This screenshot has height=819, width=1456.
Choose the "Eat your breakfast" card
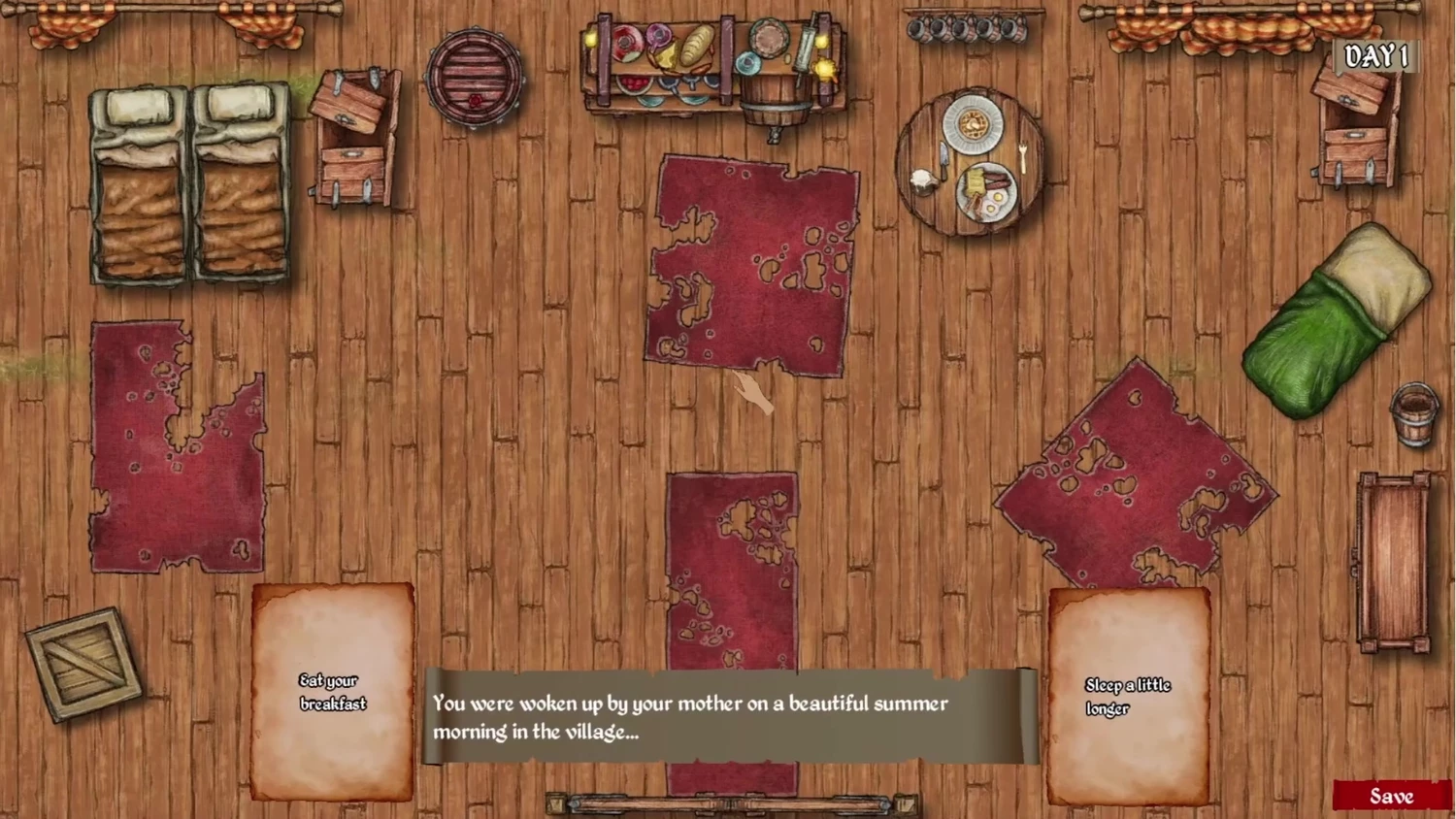point(332,692)
